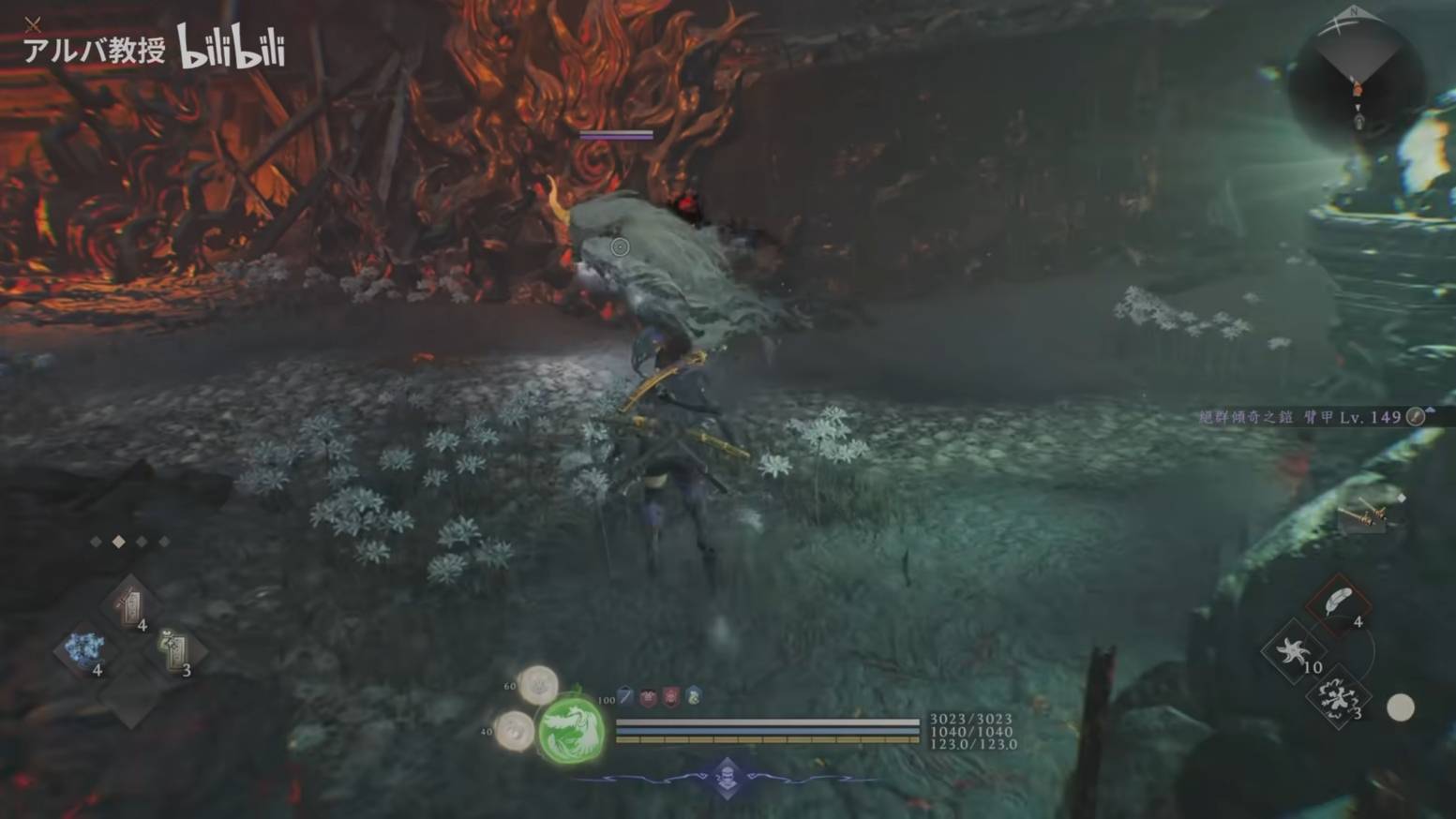Use the green-glowing talisman with count 3
Image resolution: width=1456 pixels, height=819 pixels.
[x=174, y=649]
